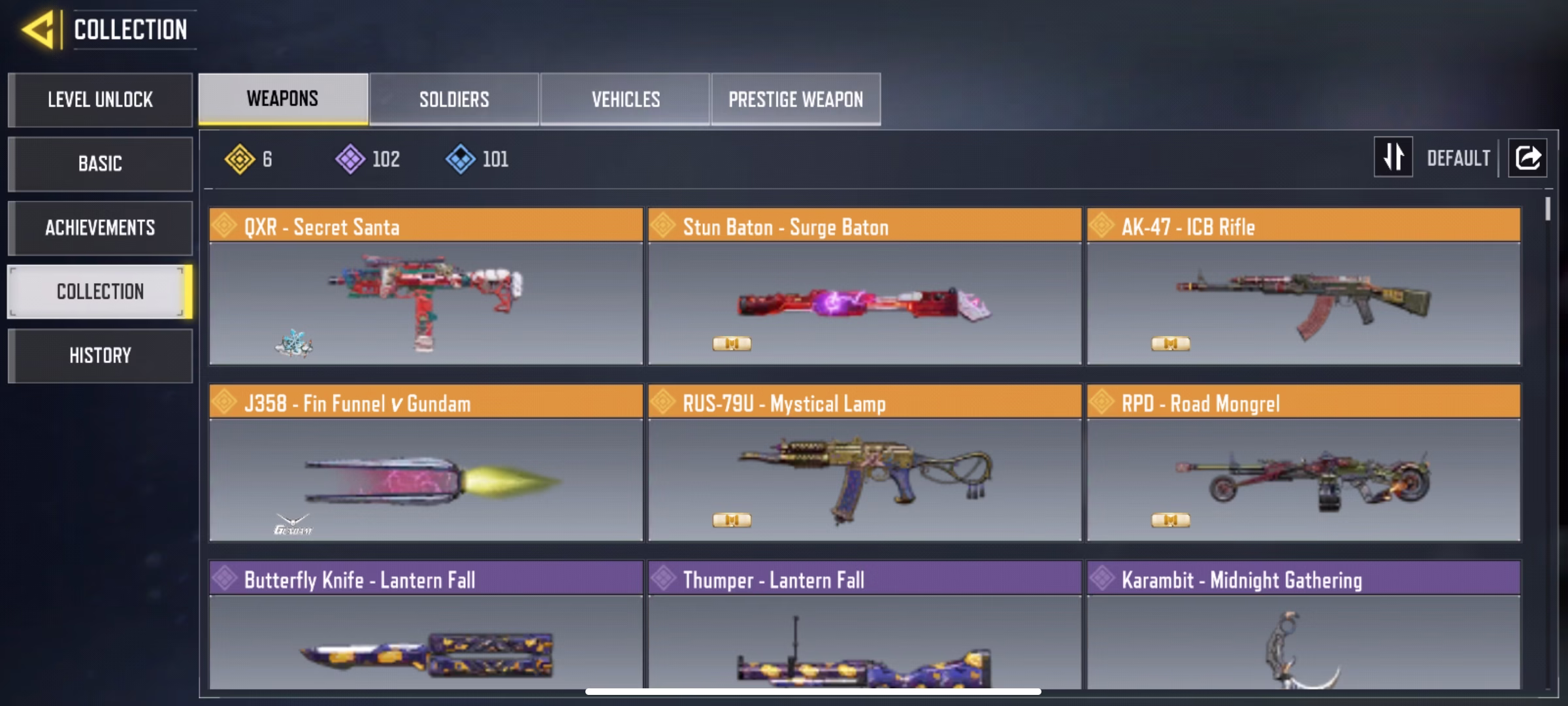Select the QXR - Secret Santa weapon
This screenshot has width=1568, height=706.
coord(426,288)
